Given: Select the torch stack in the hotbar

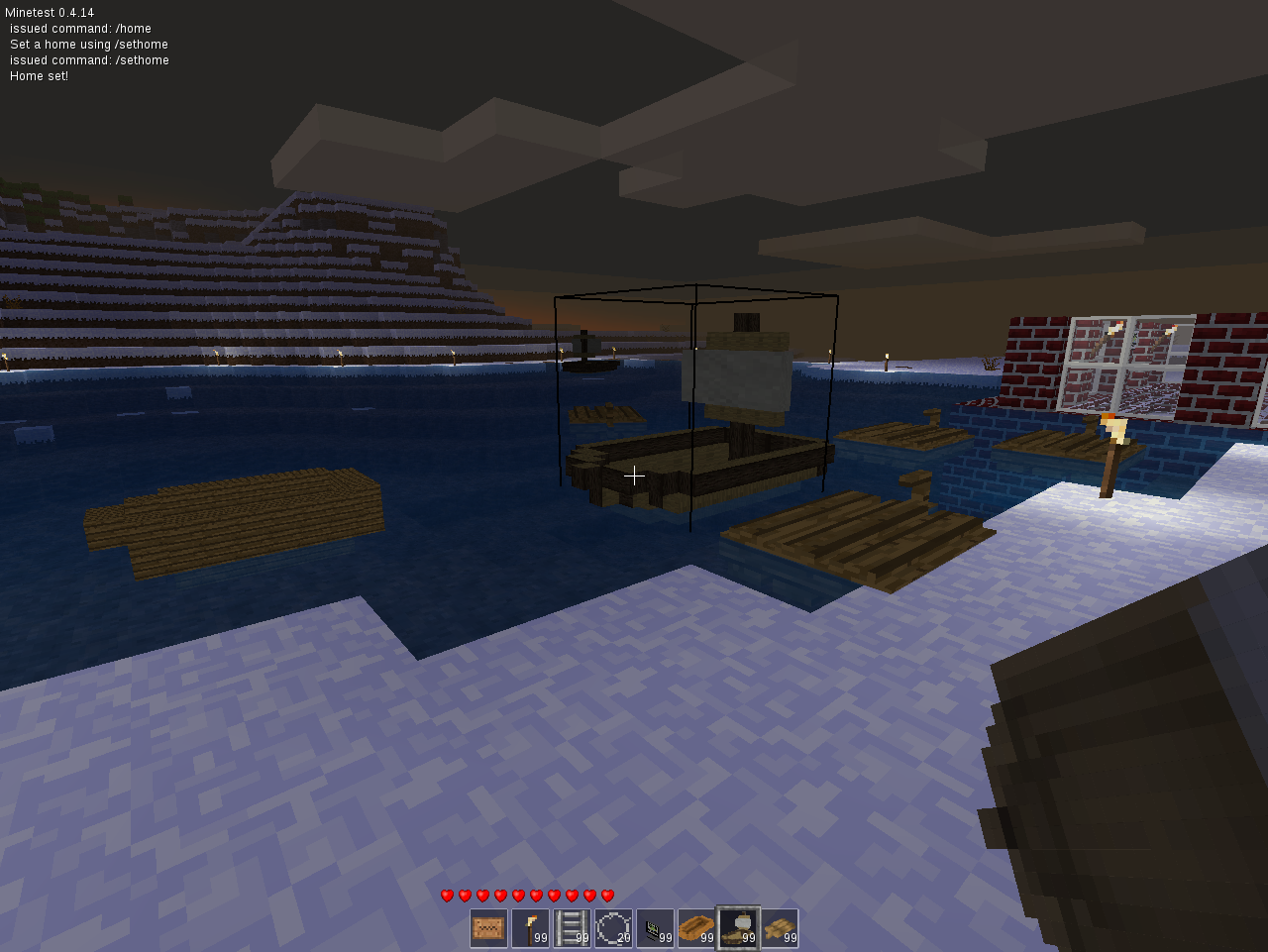Looking at the screenshot, I should click(x=529, y=928).
